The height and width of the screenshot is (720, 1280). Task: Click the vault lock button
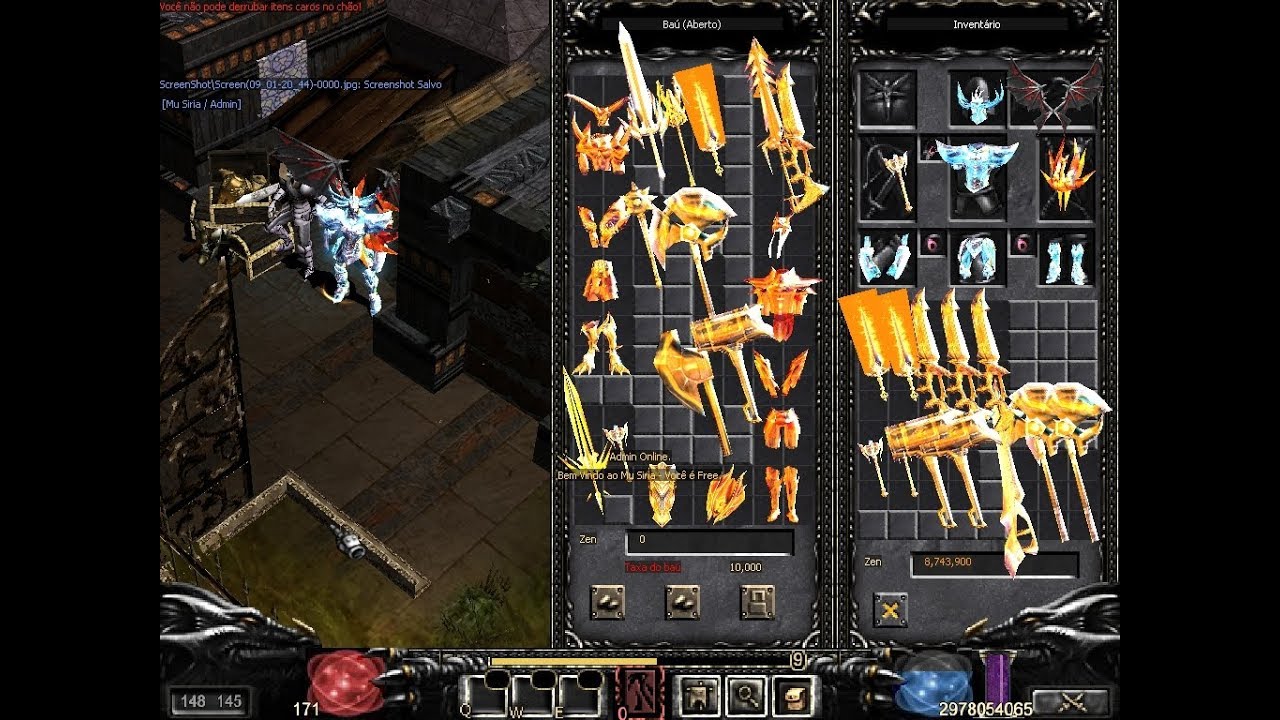[x=758, y=602]
